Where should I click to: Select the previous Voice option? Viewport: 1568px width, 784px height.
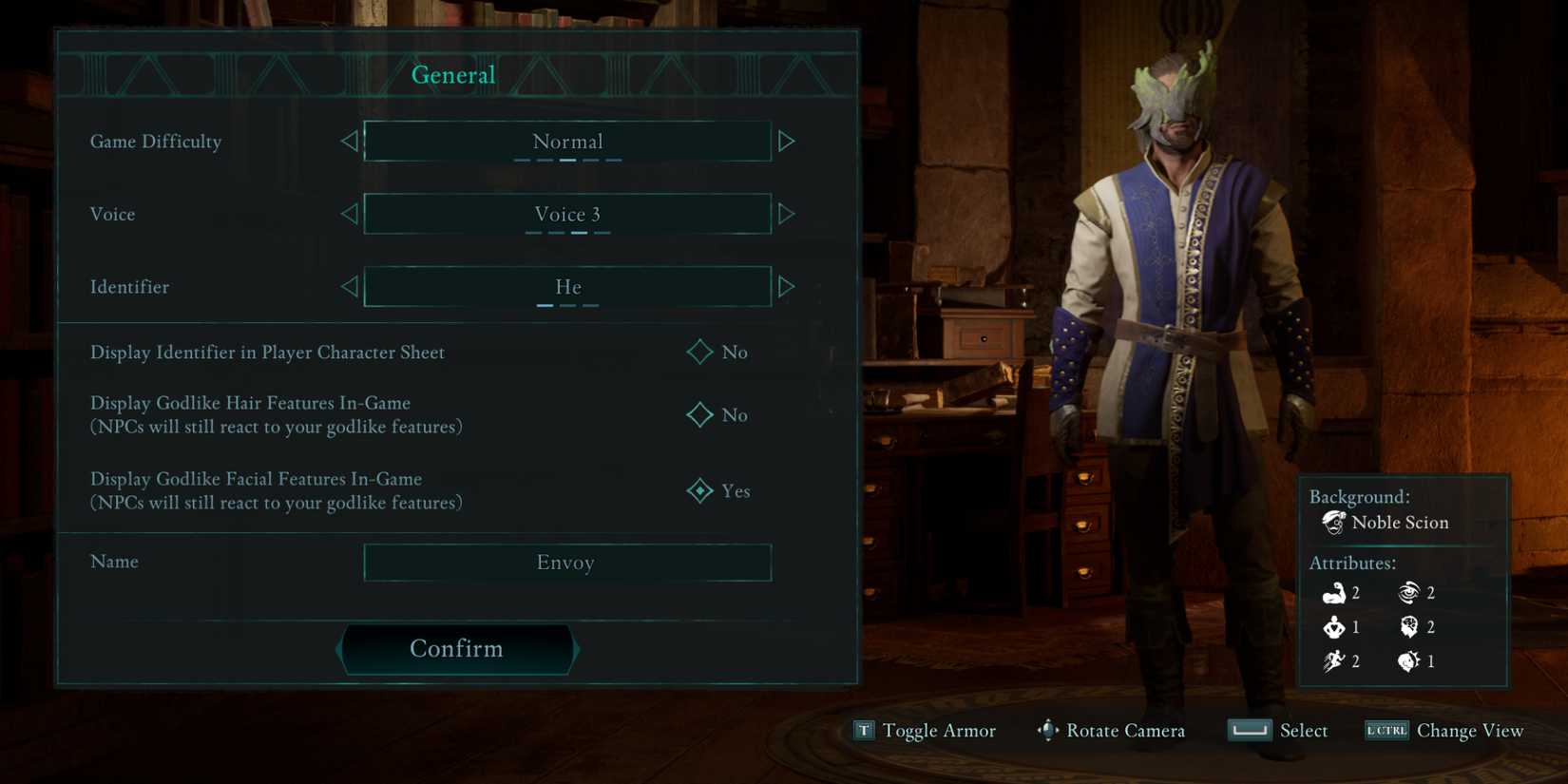click(x=349, y=214)
